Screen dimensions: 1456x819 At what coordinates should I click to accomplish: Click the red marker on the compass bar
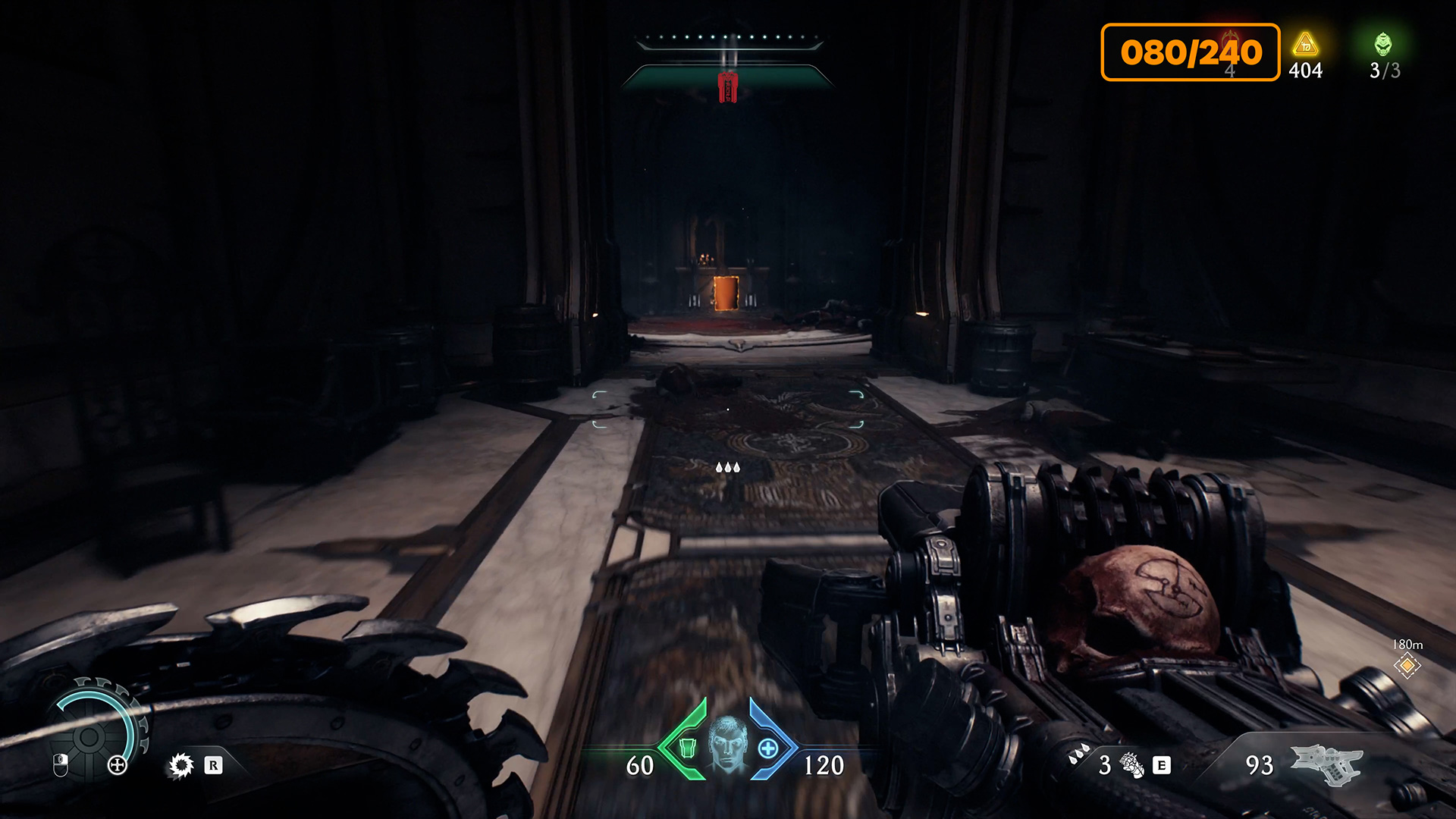pos(727,86)
